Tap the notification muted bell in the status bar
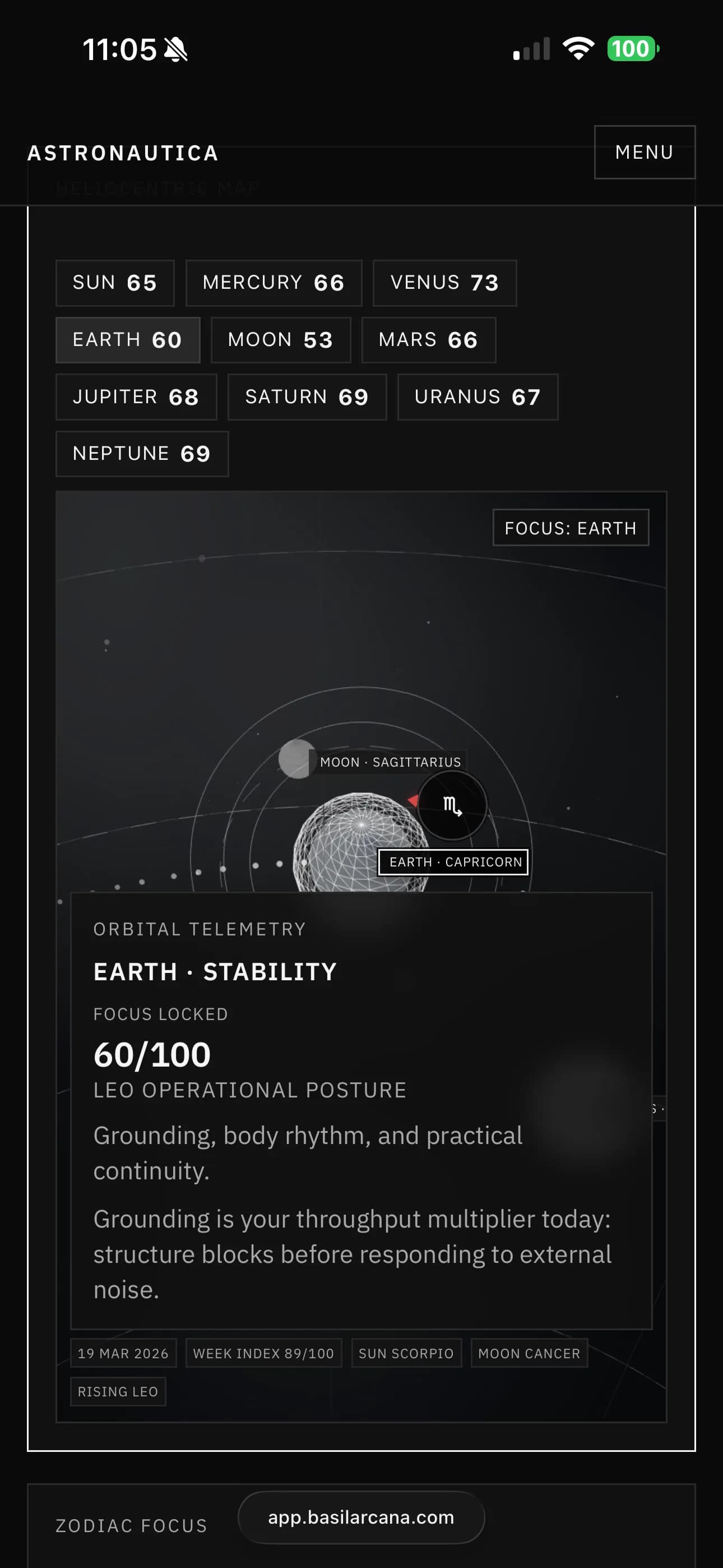 pos(176,49)
